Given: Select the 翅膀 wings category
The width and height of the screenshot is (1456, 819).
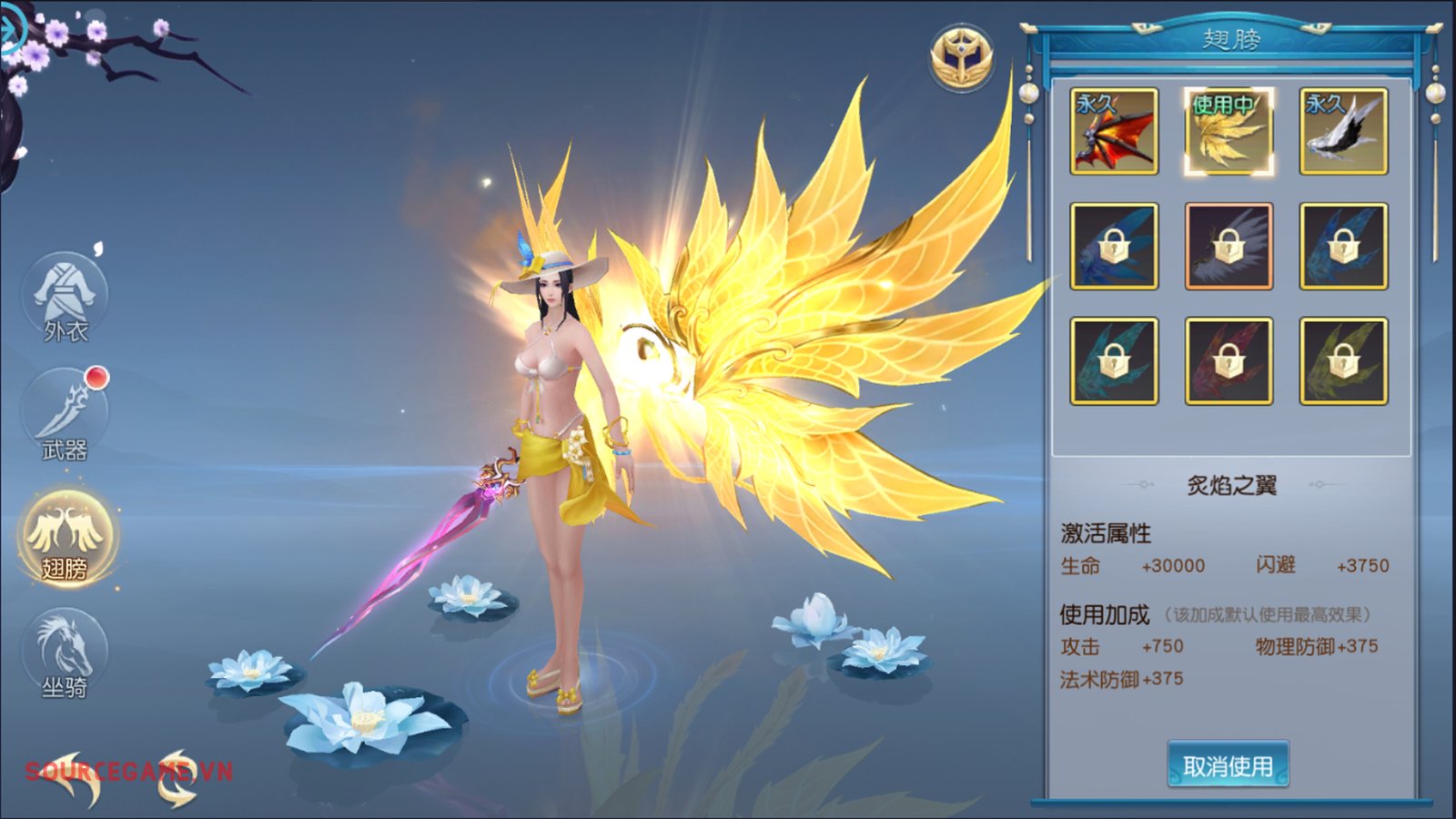Looking at the screenshot, I should pos(66,539).
